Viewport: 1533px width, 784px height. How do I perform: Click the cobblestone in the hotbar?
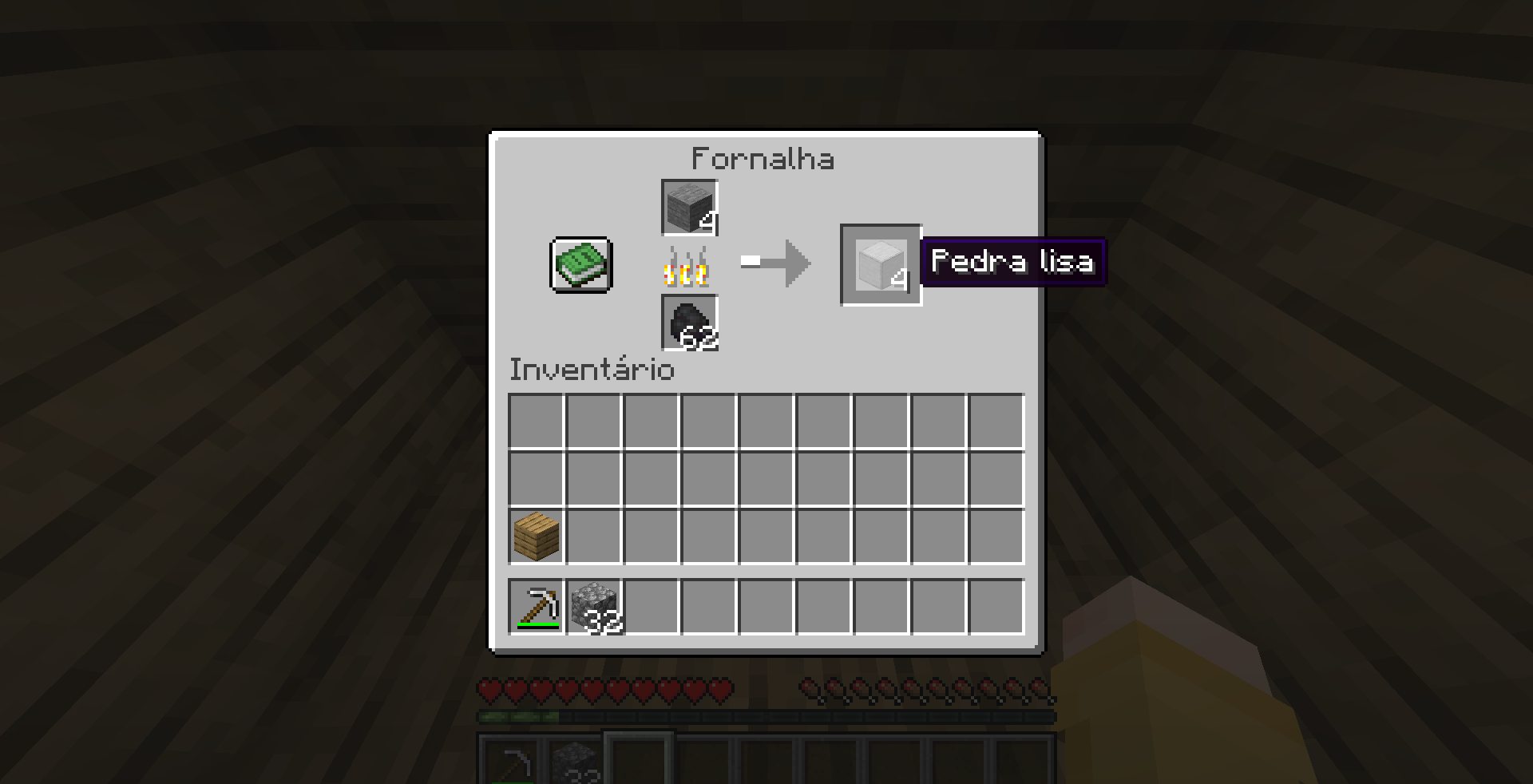click(x=576, y=762)
